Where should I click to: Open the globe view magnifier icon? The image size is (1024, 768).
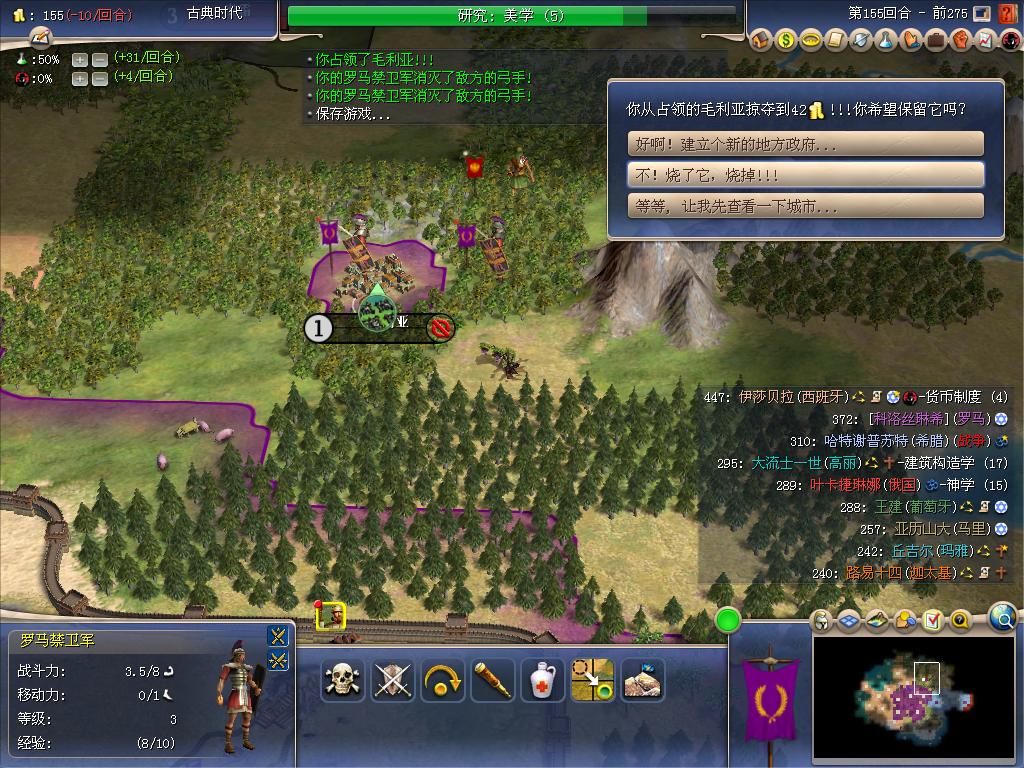tap(1002, 618)
